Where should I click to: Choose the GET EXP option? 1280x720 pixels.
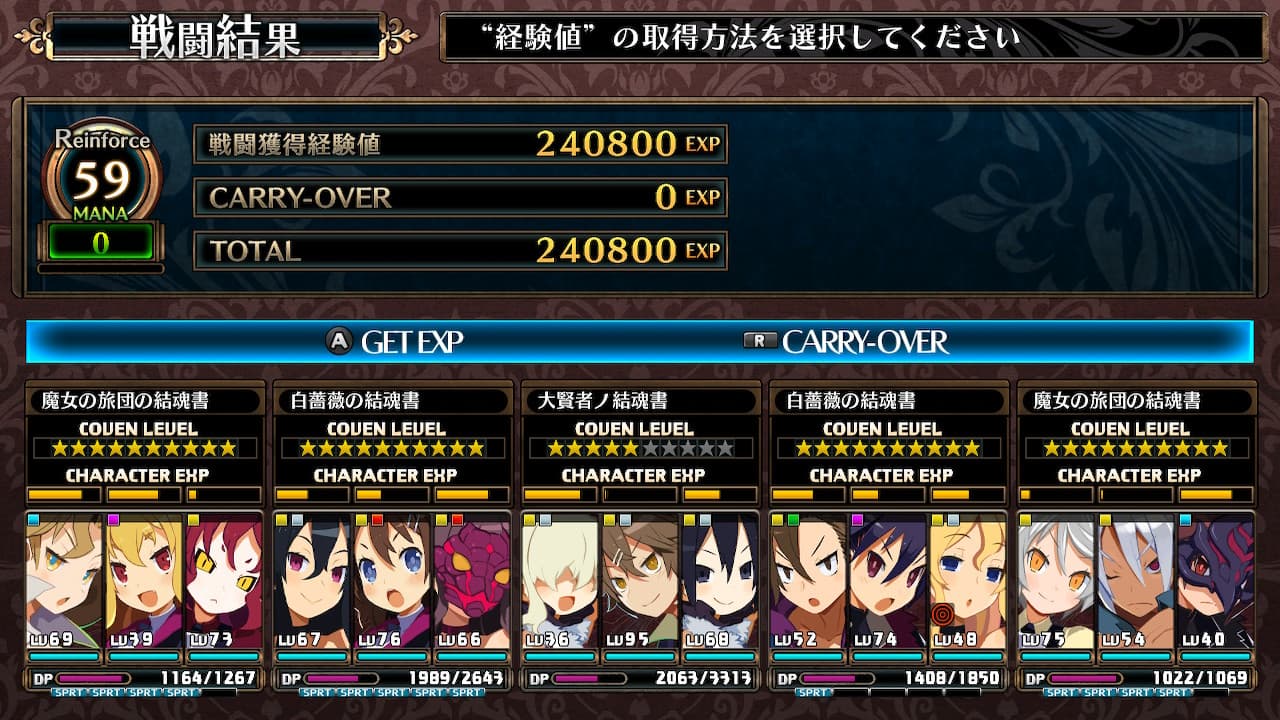point(396,342)
